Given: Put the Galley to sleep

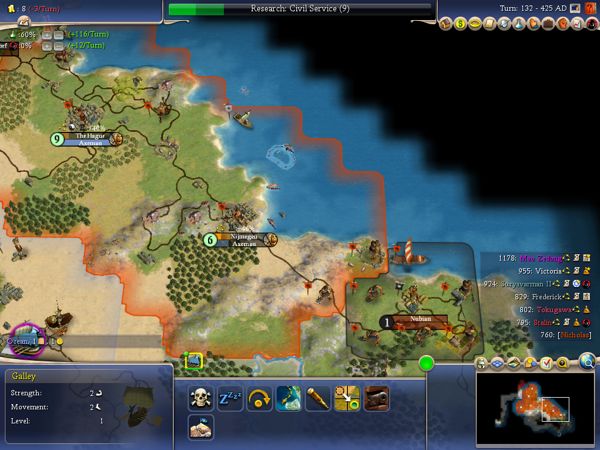Looking at the screenshot, I should click(231, 397).
